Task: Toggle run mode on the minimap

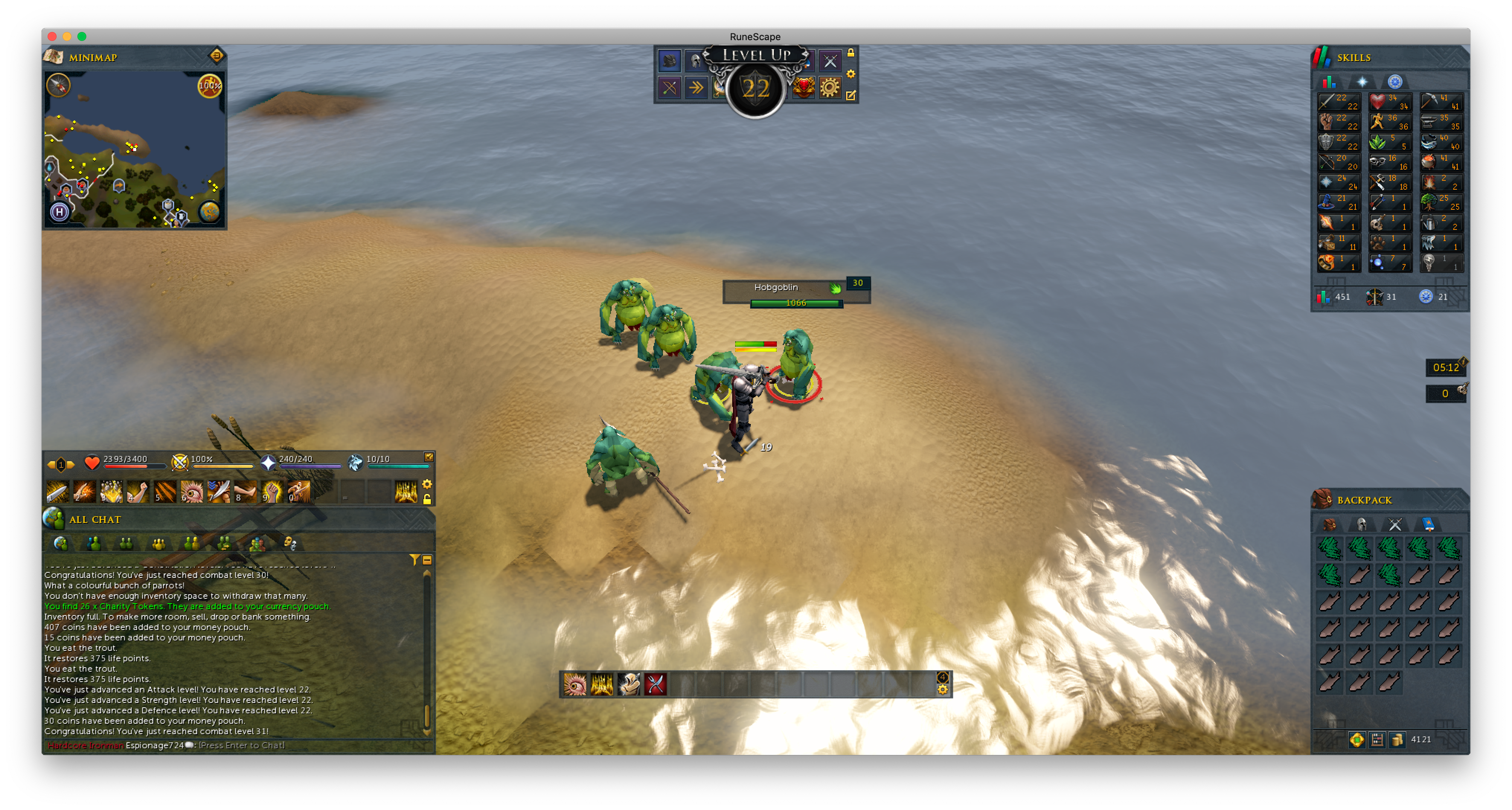Action: [209, 86]
